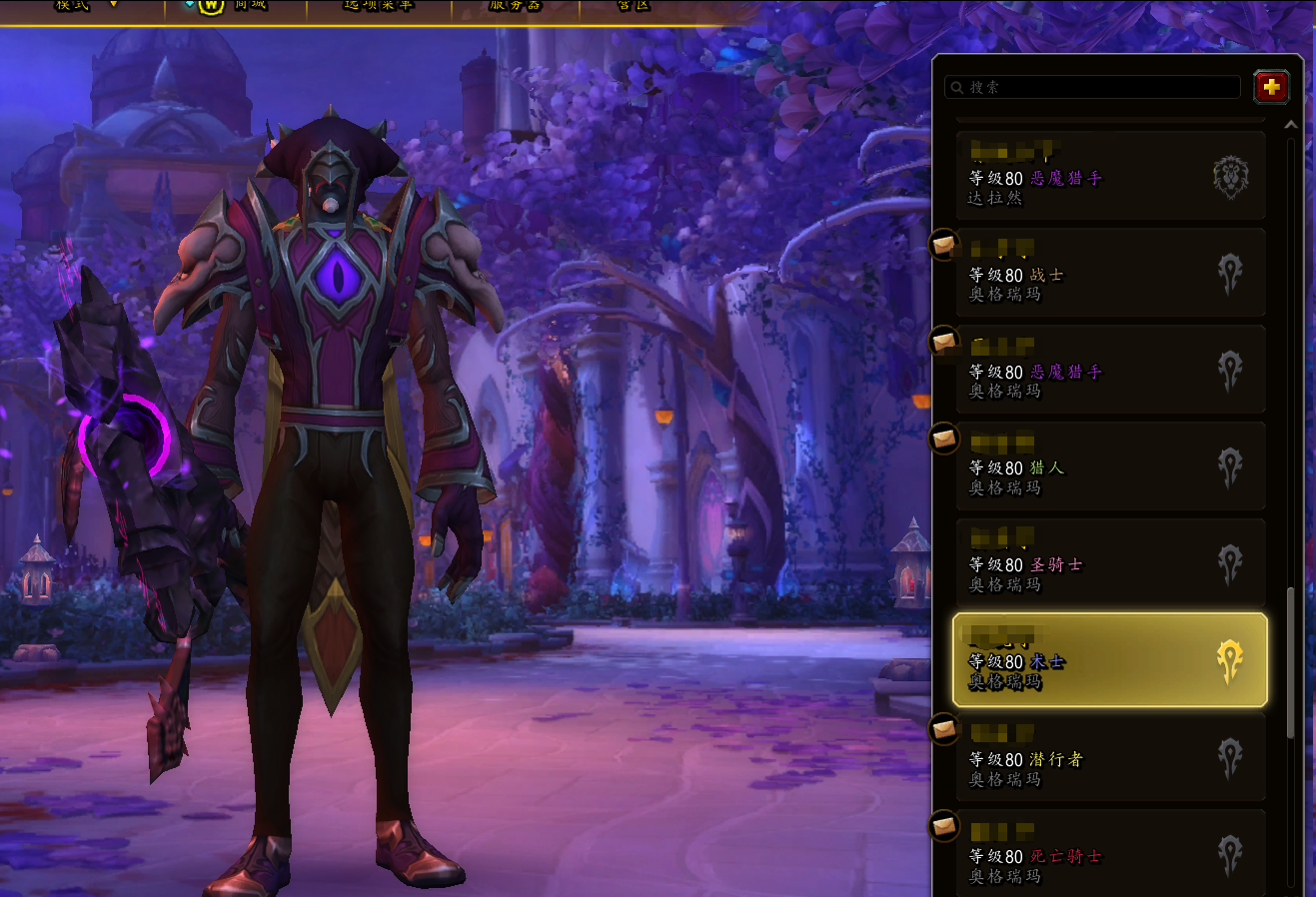
Task: Click the mail icon beside the Warrior row
Action: (x=944, y=244)
